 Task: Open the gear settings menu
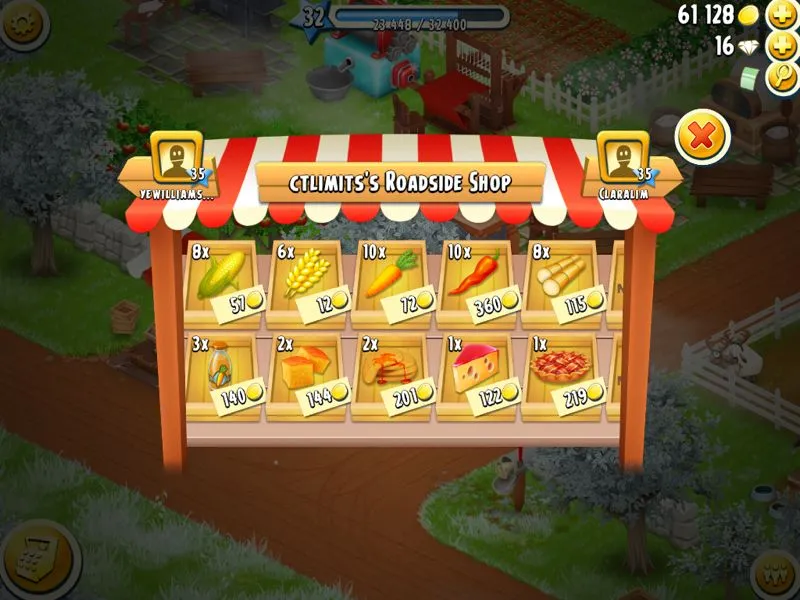tap(22, 22)
